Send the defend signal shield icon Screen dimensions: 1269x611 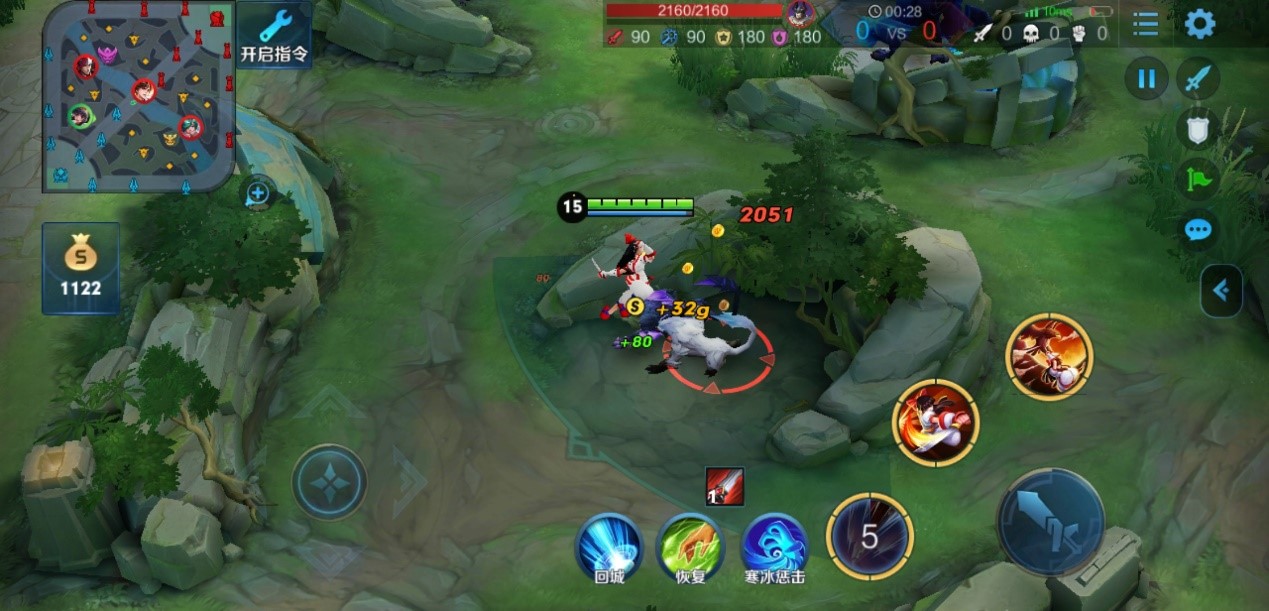(1198, 128)
